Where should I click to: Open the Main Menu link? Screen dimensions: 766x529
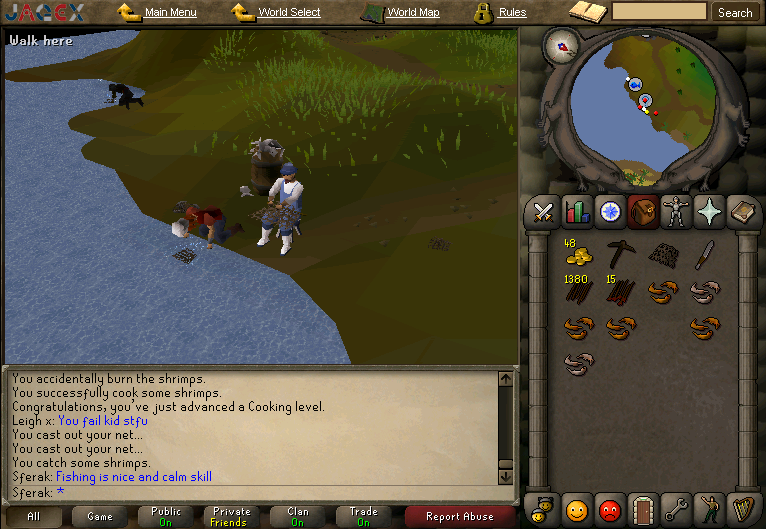pyautogui.click(x=170, y=13)
